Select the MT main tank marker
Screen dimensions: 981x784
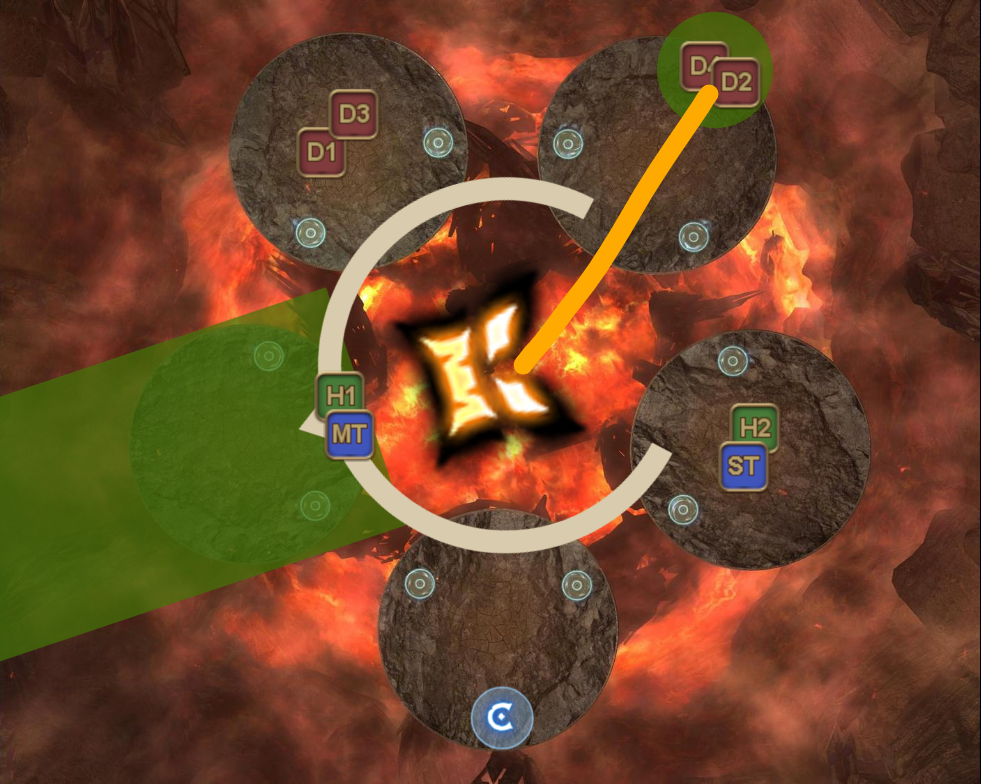(349, 435)
